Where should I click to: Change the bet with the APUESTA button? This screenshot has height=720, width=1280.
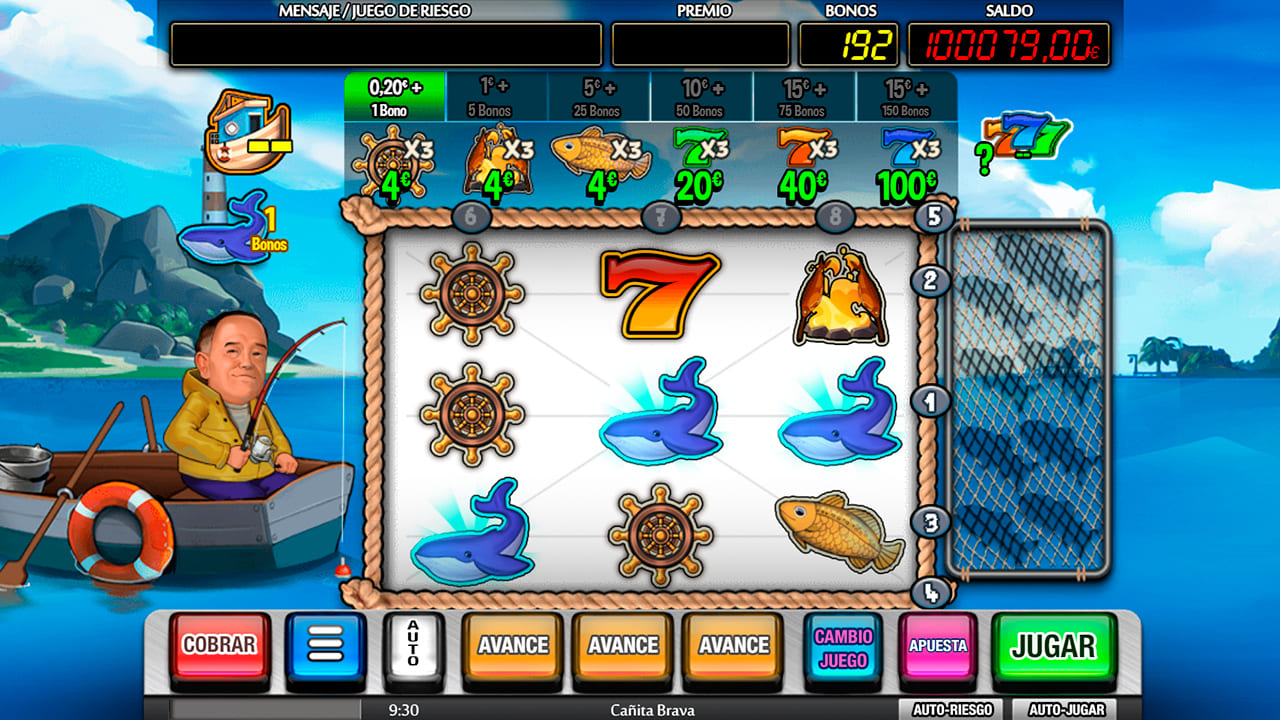pos(938,647)
